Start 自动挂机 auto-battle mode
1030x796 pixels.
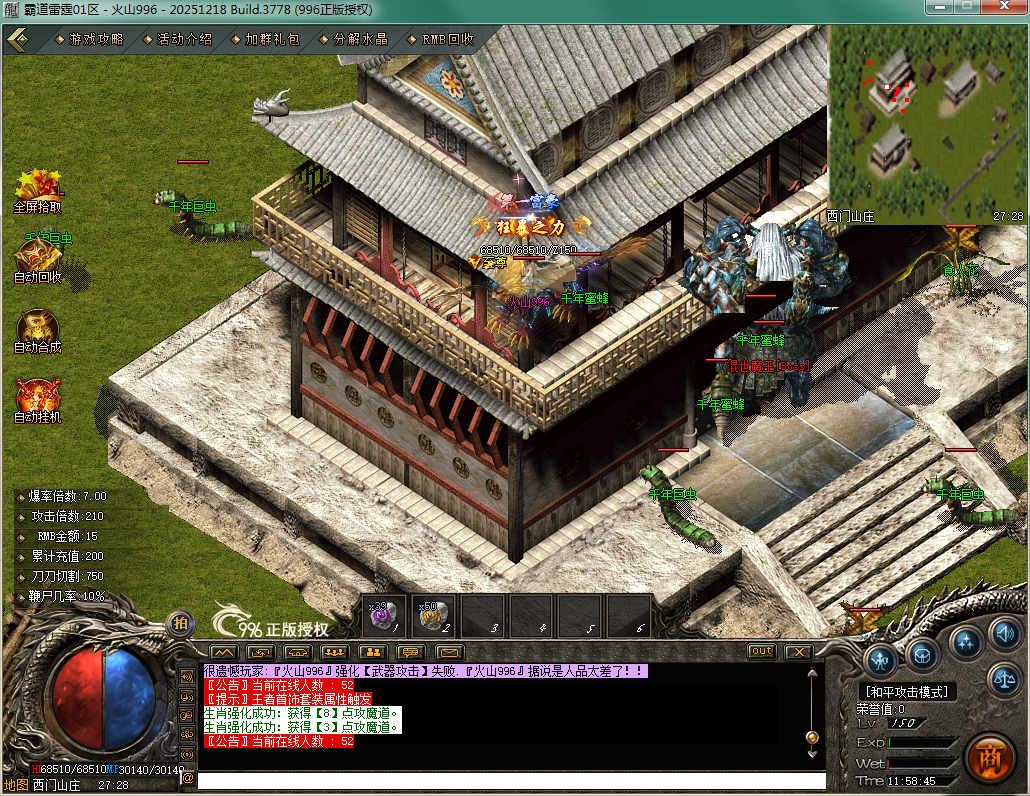(38, 397)
